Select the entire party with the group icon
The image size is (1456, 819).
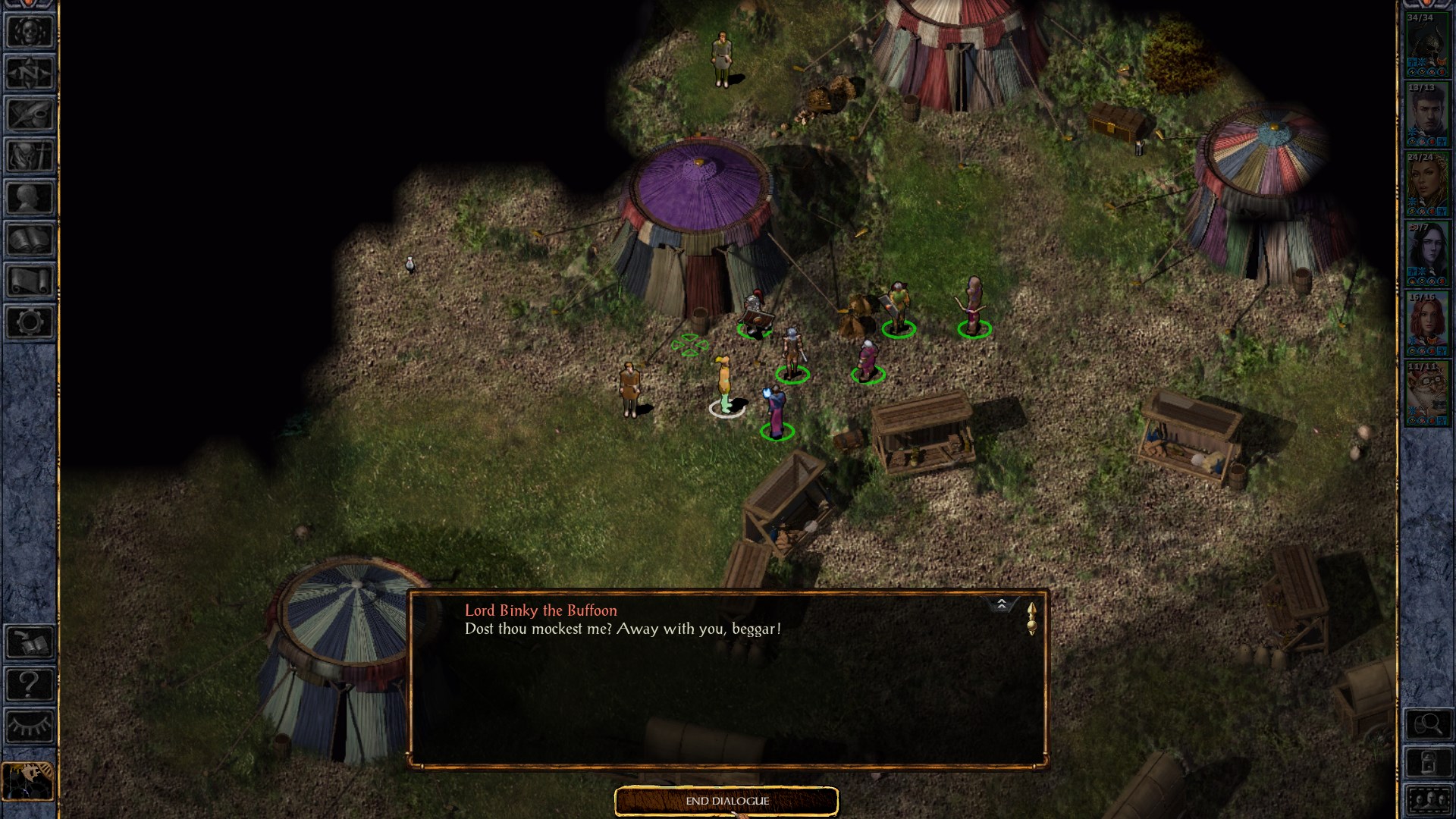coord(1427,801)
